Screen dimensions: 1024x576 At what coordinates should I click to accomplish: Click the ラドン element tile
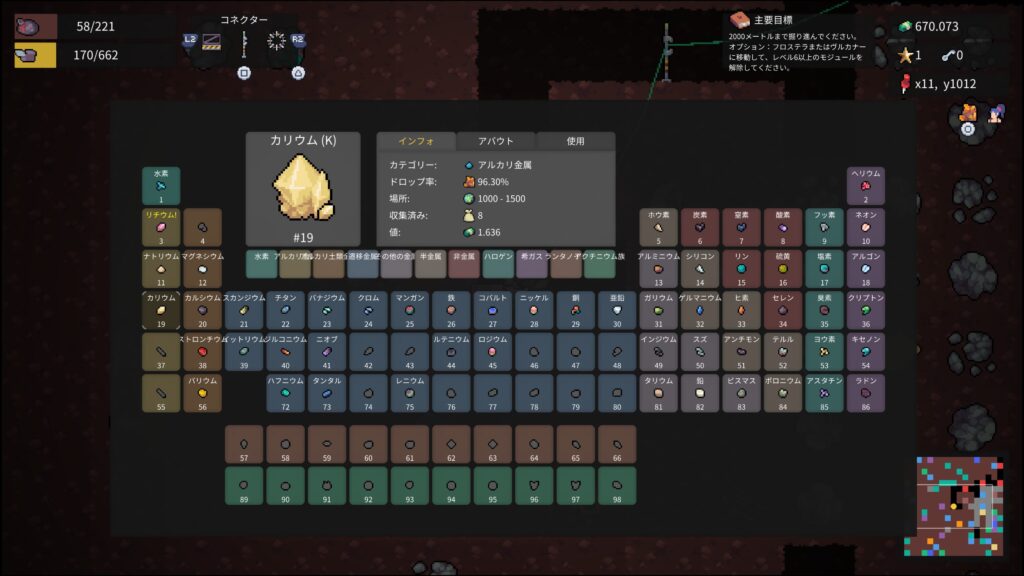pos(866,393)
